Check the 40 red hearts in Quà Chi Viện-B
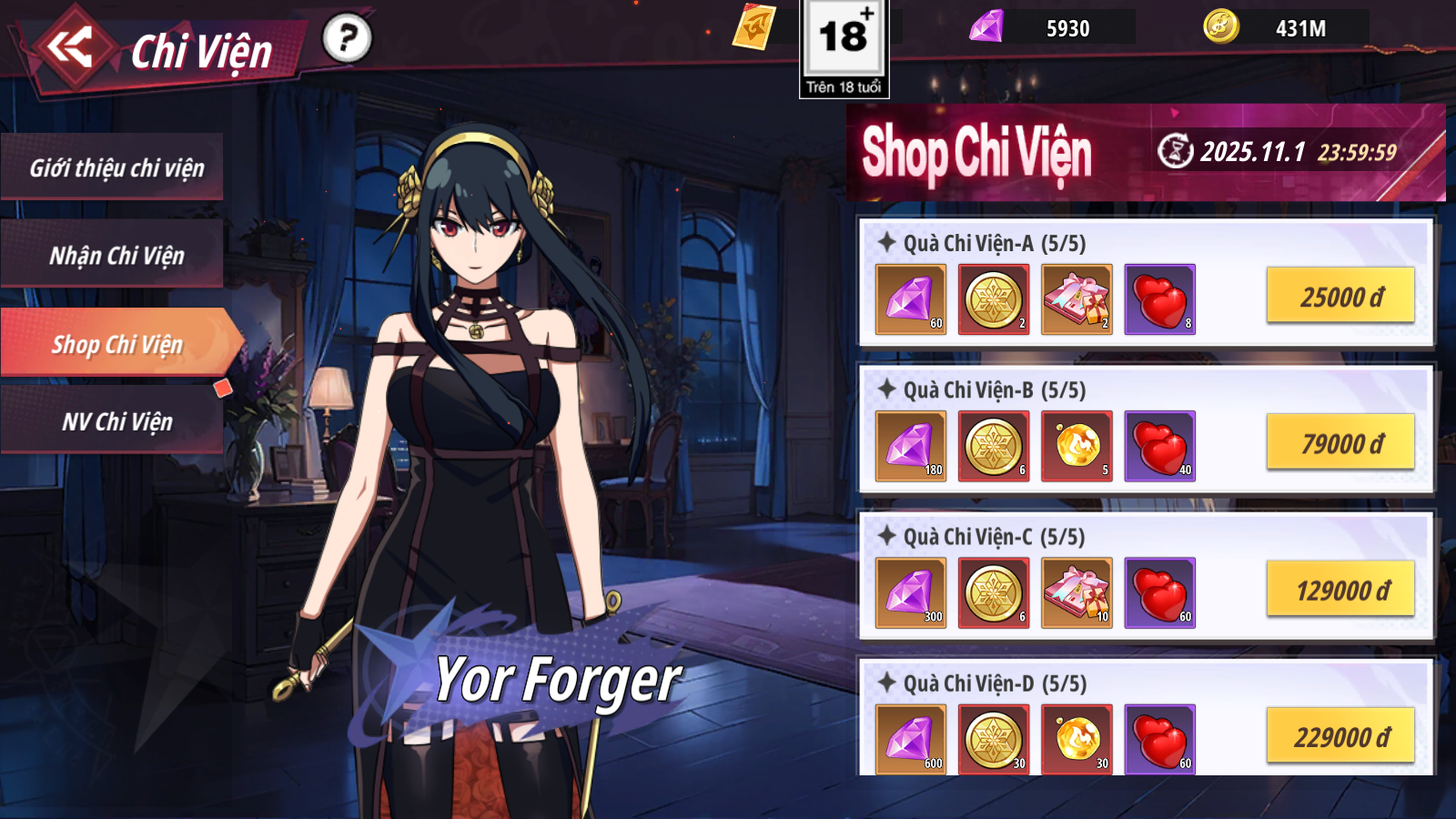This screenshot has width=1456, height=819. pos(1159,446)
